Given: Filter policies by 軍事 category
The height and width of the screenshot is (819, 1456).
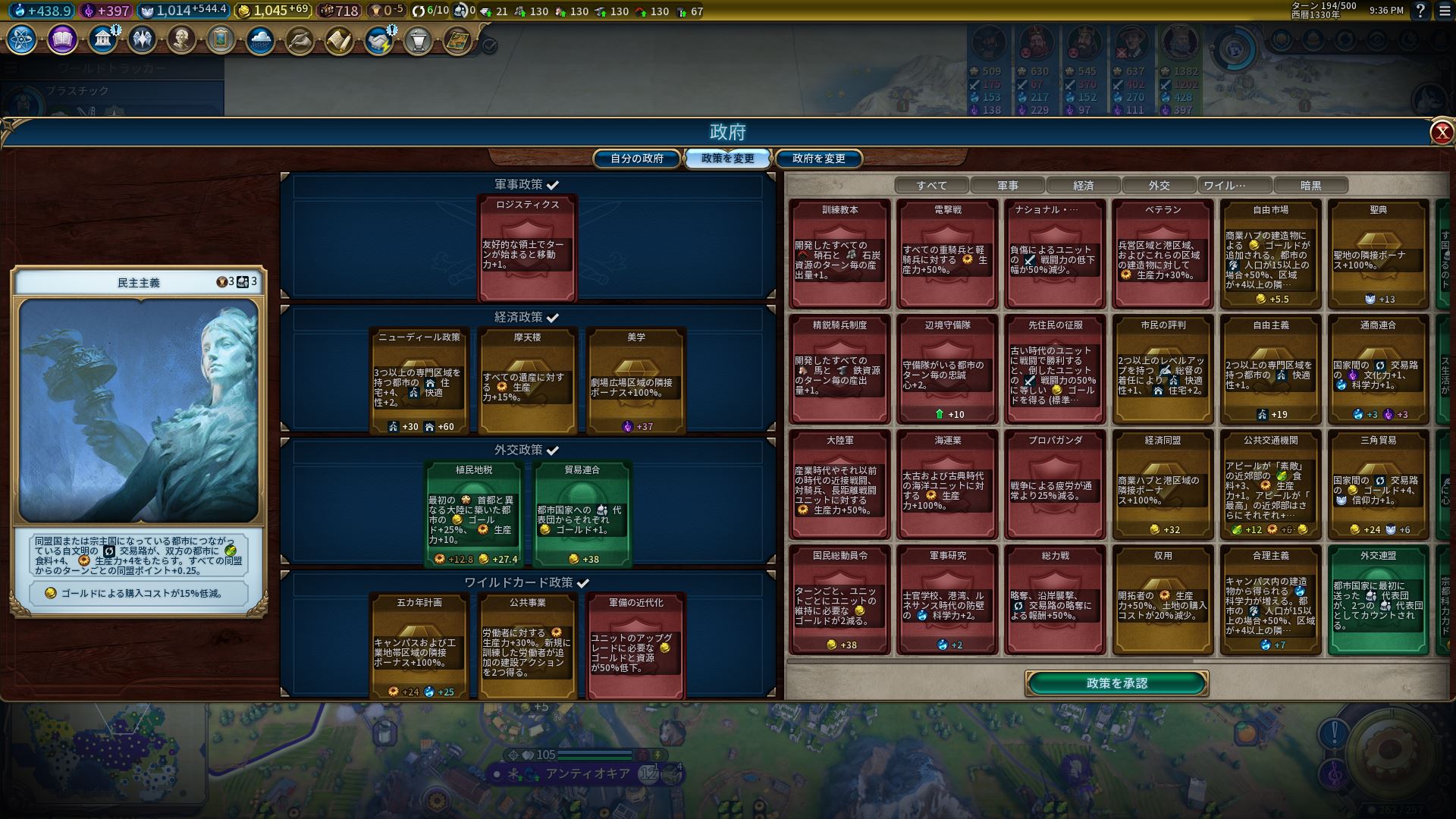Looking at the screenshot, I should pos(1007,185).
